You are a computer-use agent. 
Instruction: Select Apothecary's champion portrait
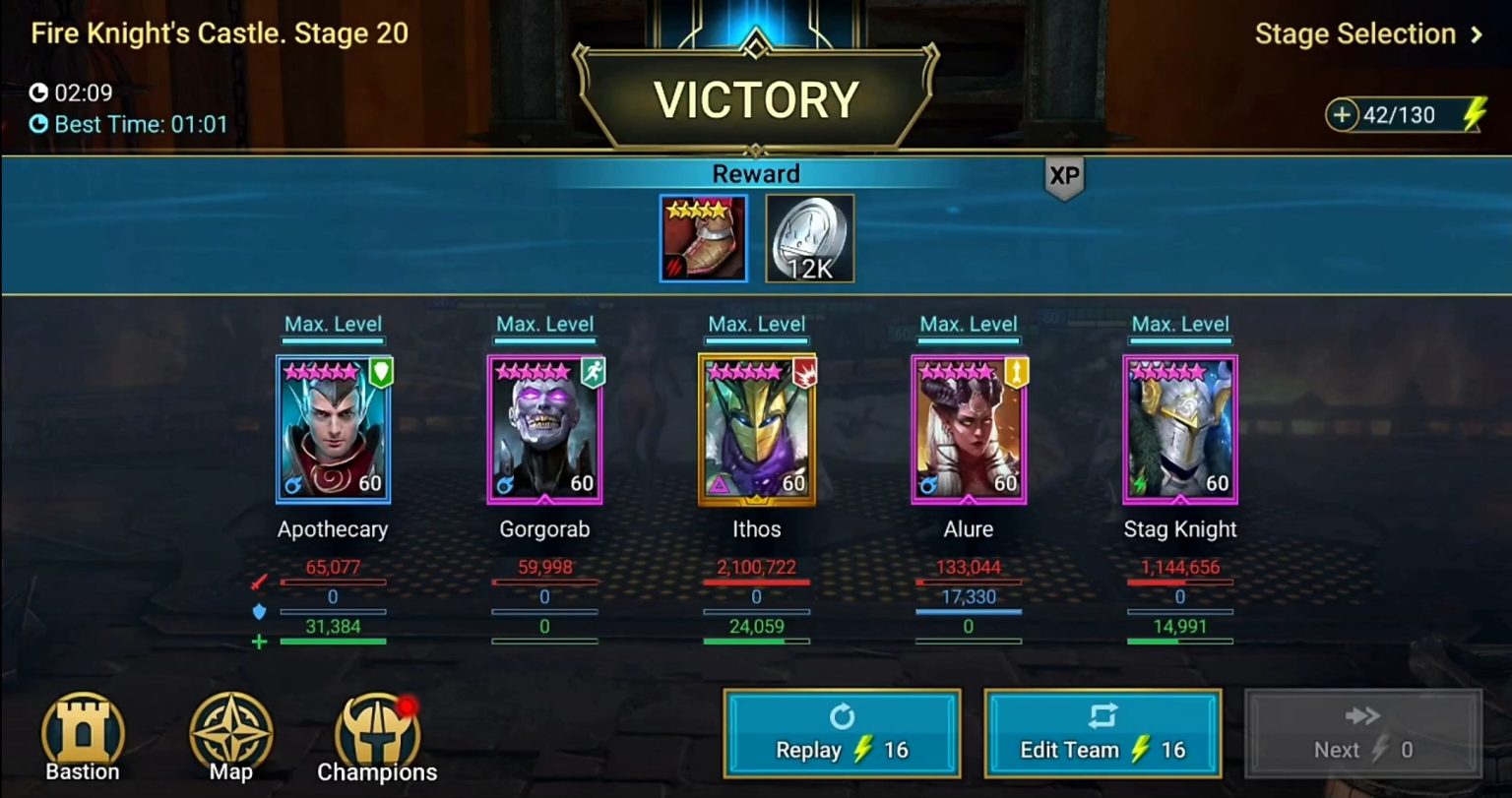tap(333, 428)
